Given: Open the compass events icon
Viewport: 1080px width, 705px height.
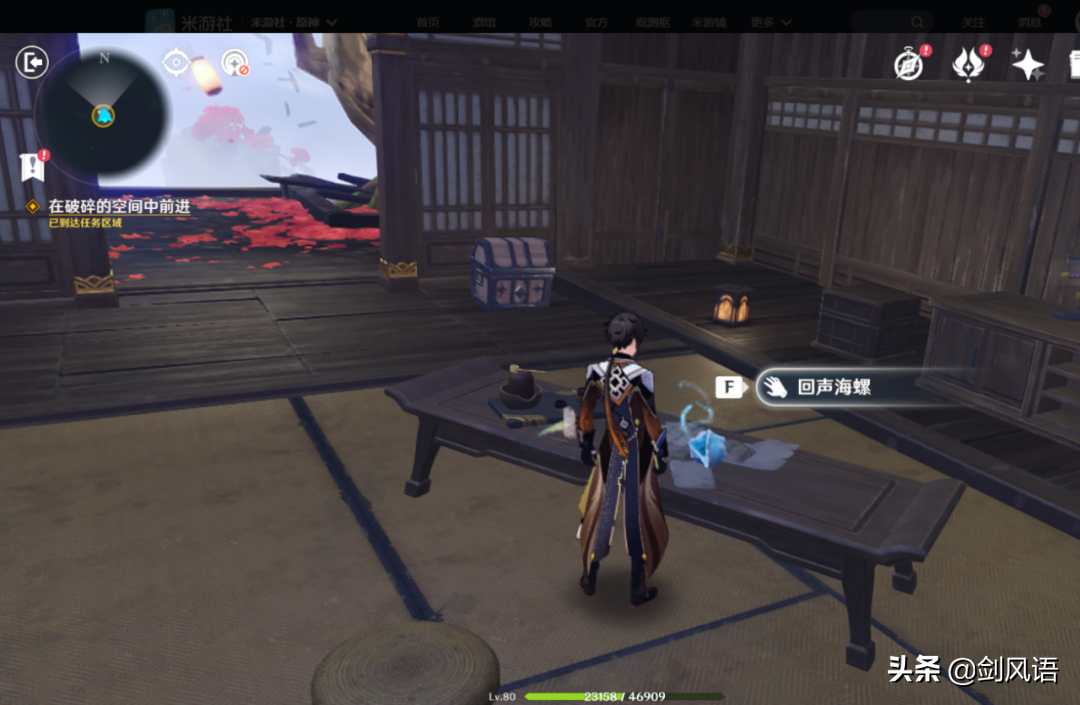Looking at the screenshot, I should pyautogui.click(x=909, y=64).
